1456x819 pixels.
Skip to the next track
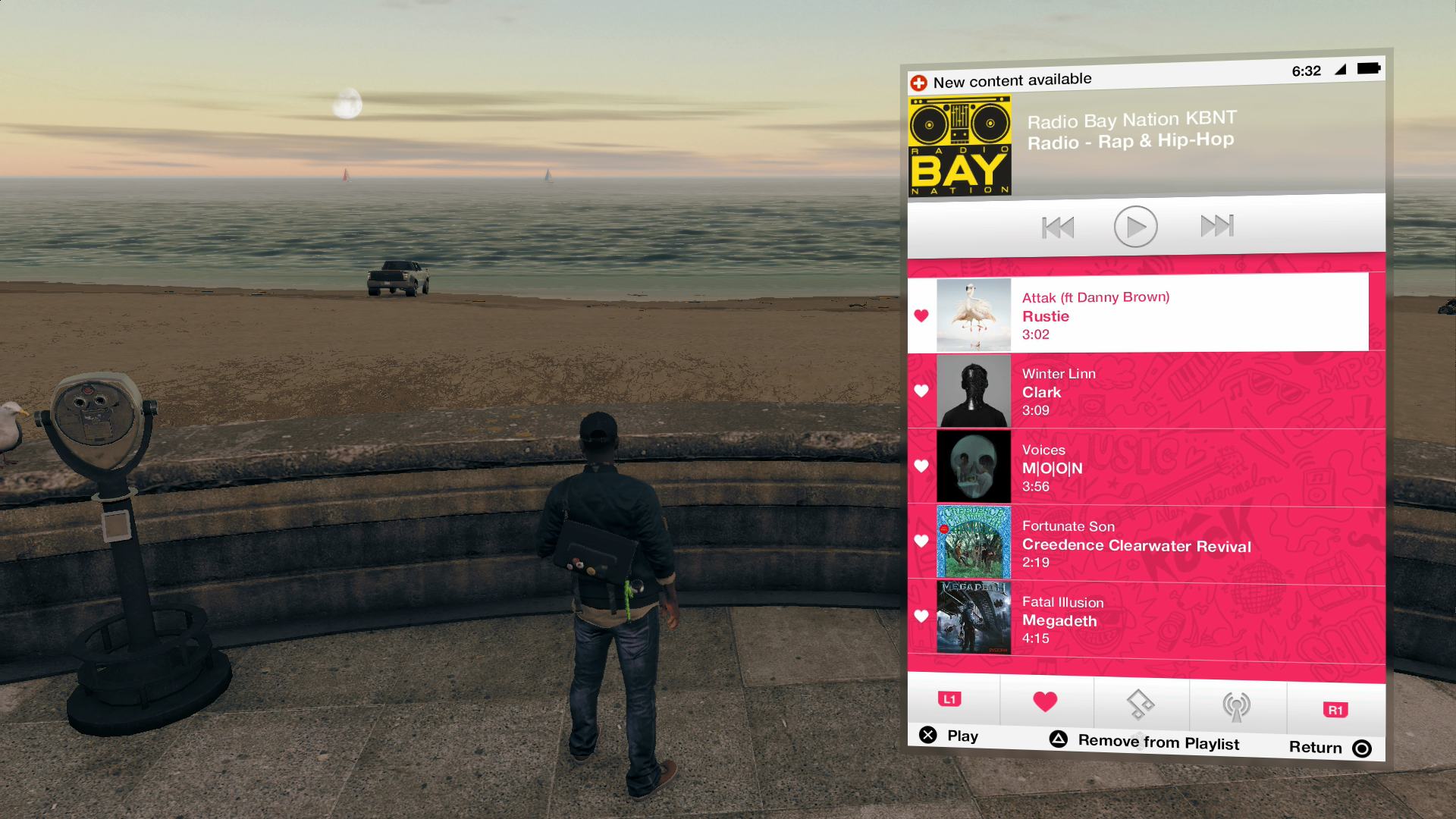pos(1217,226)
